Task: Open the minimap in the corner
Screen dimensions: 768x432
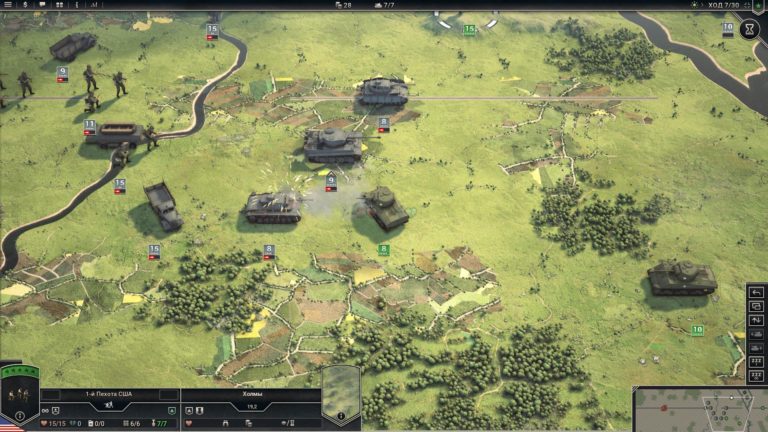Action: pyautogui.click(x=700, y=410)
